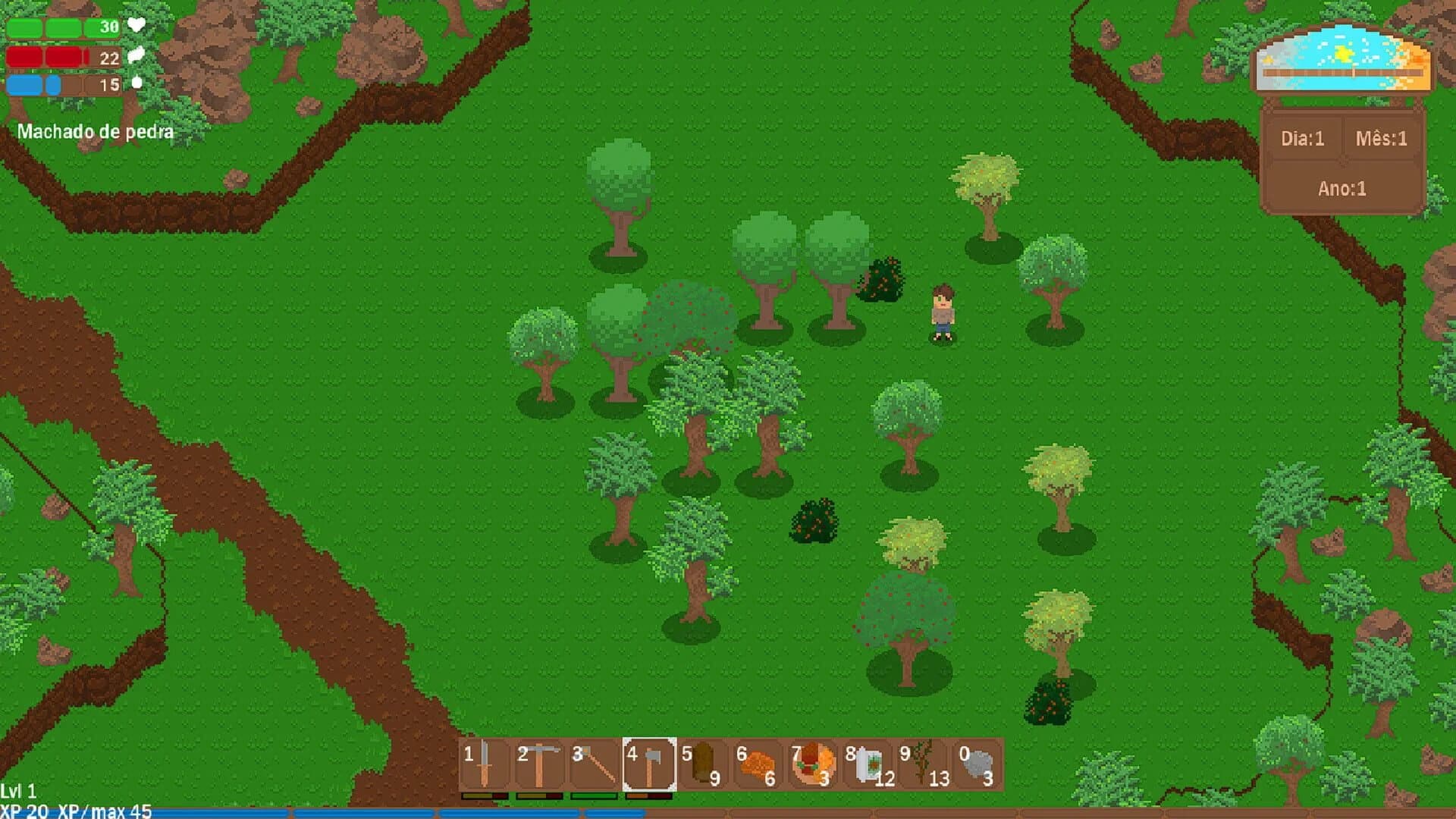This screenshot has height=819, width=1456.
Task: Select the stone axe hotbar slot
Action: tap(649, 764)
